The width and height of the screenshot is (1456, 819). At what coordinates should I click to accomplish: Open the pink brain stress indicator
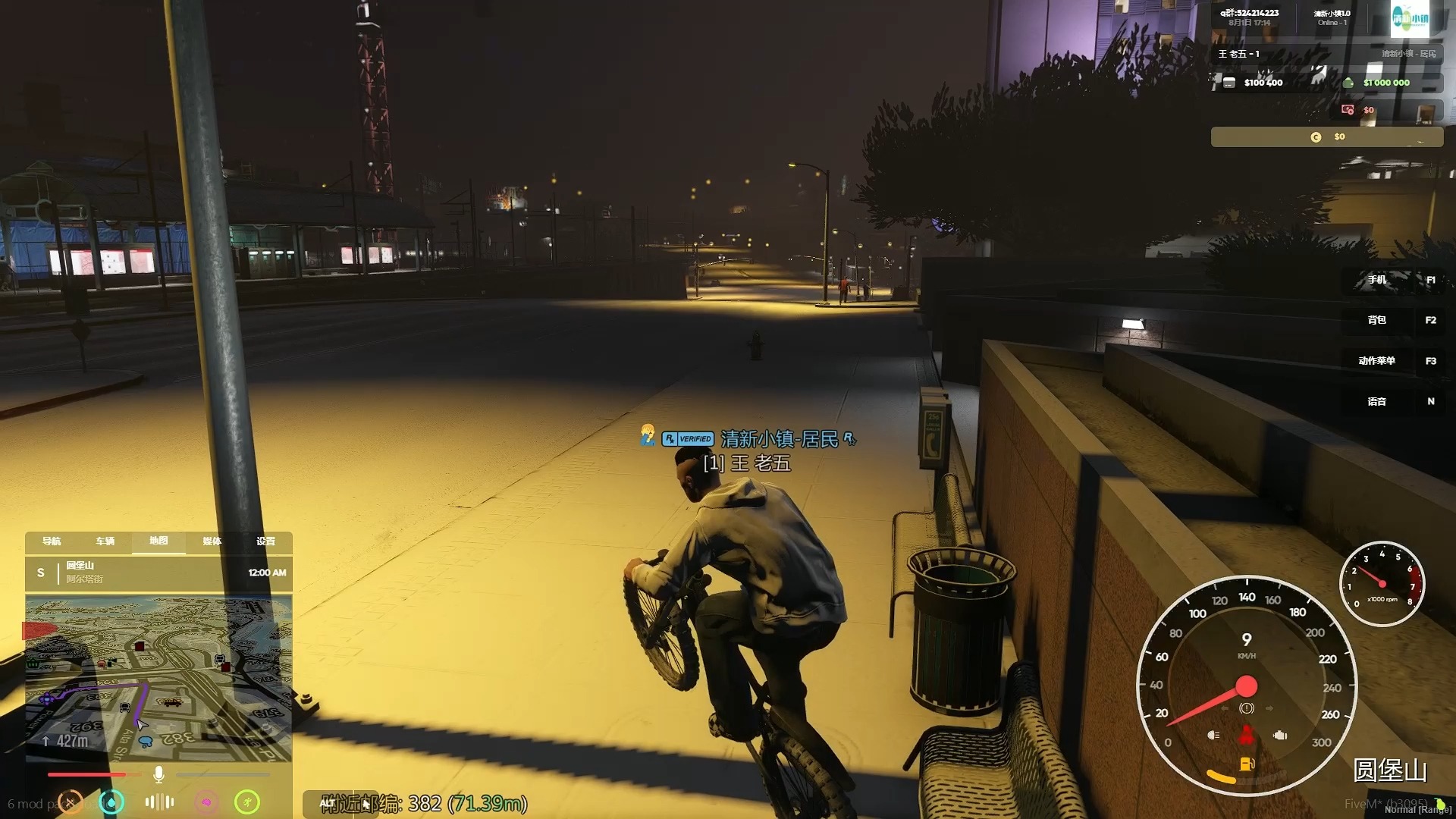(206, 802)
